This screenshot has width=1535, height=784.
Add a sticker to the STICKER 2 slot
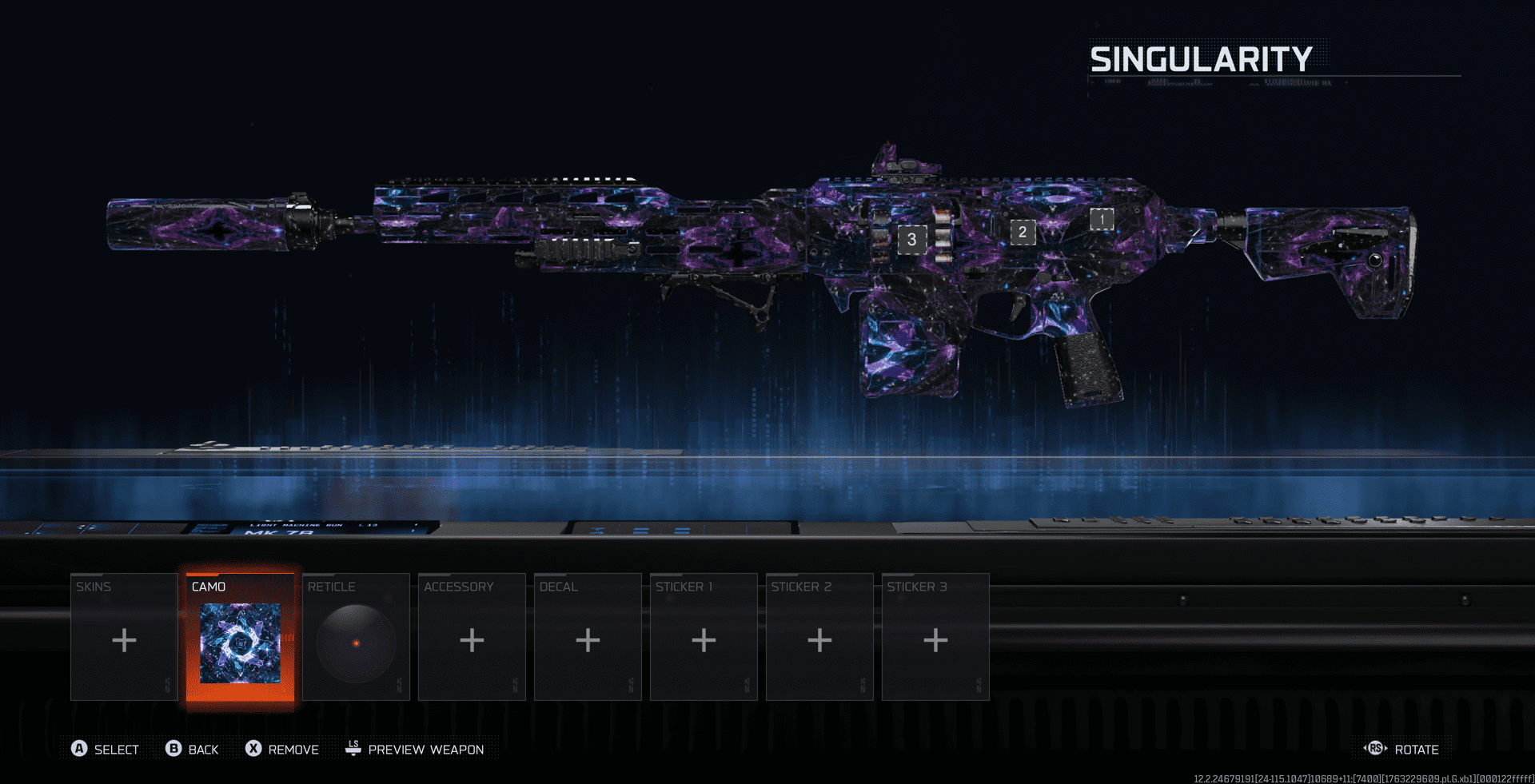pos(819,639)
